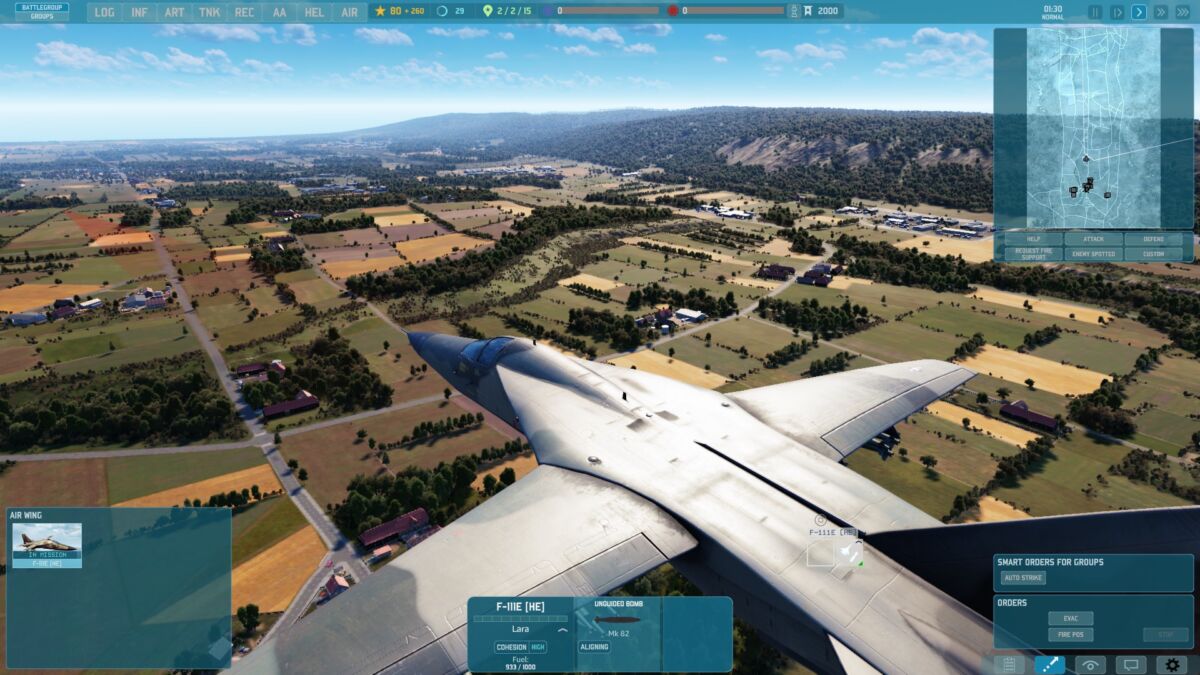Image resolution: width=1200 pixels, height=675 pixels.
Task: Switch to the HEL category tab
Action: [x=314, y=12]
